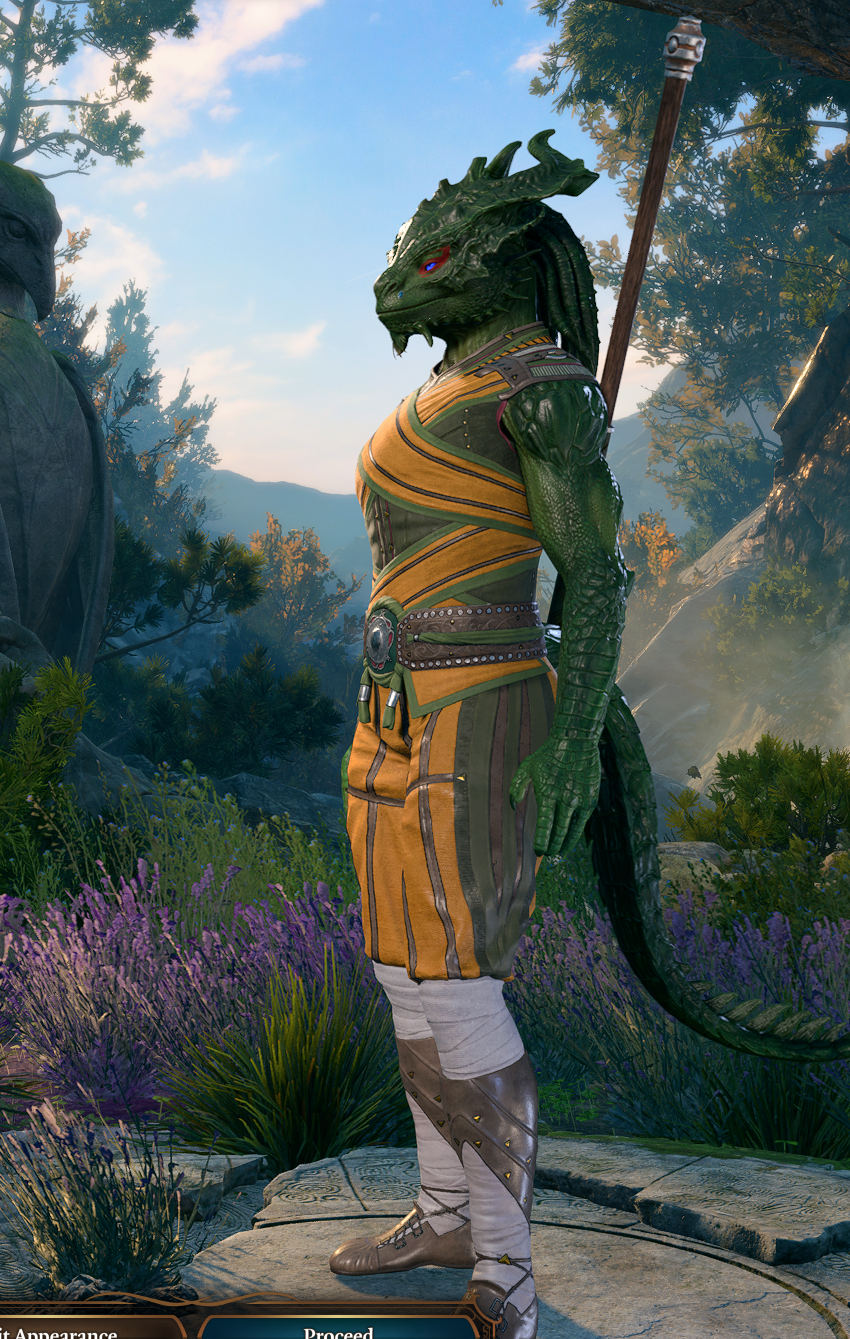
Task: Click the Proceed button
Action: point(338,1329)
